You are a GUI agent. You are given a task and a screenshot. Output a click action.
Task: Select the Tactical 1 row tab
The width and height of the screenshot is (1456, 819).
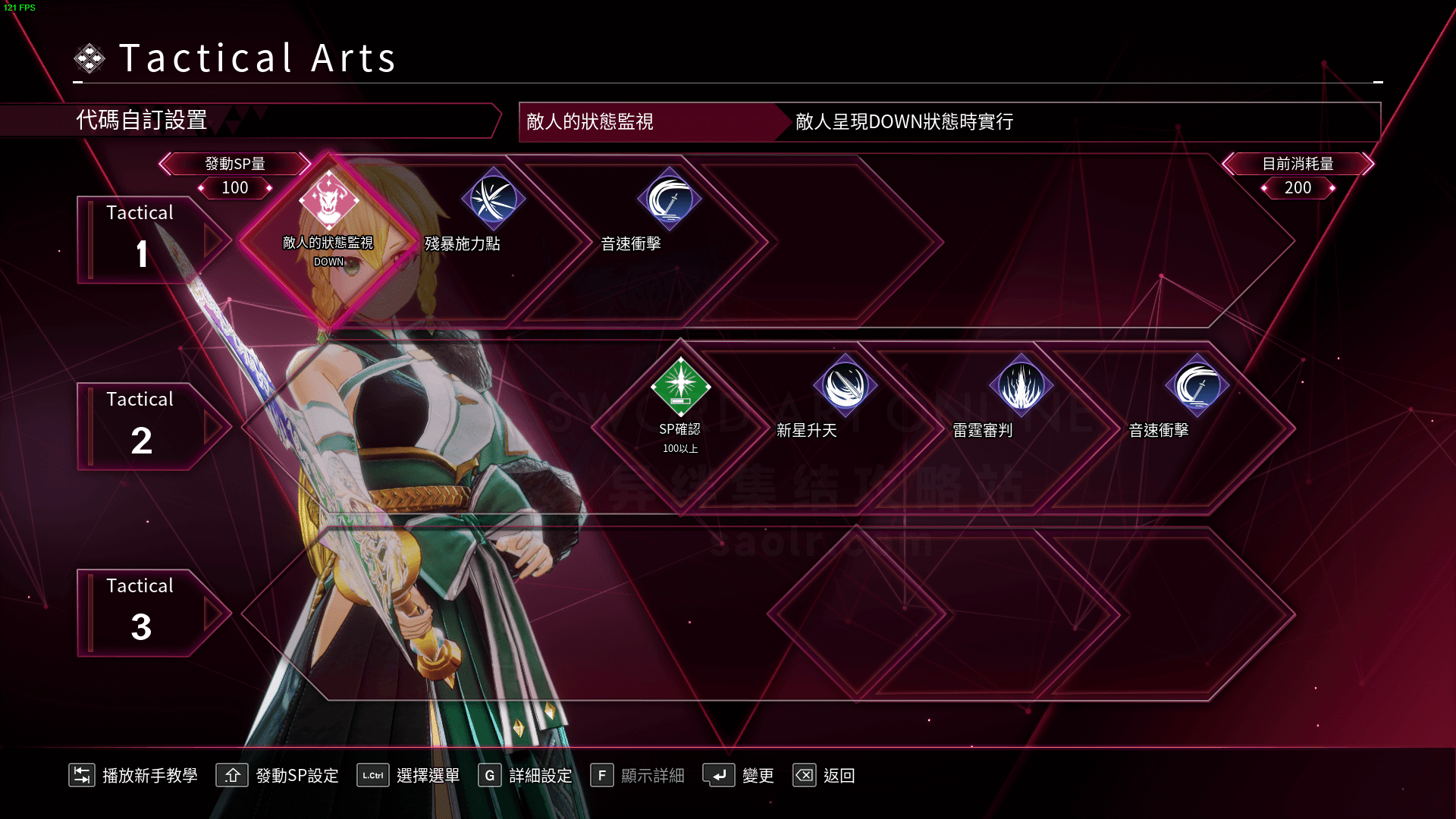[140, 239]
